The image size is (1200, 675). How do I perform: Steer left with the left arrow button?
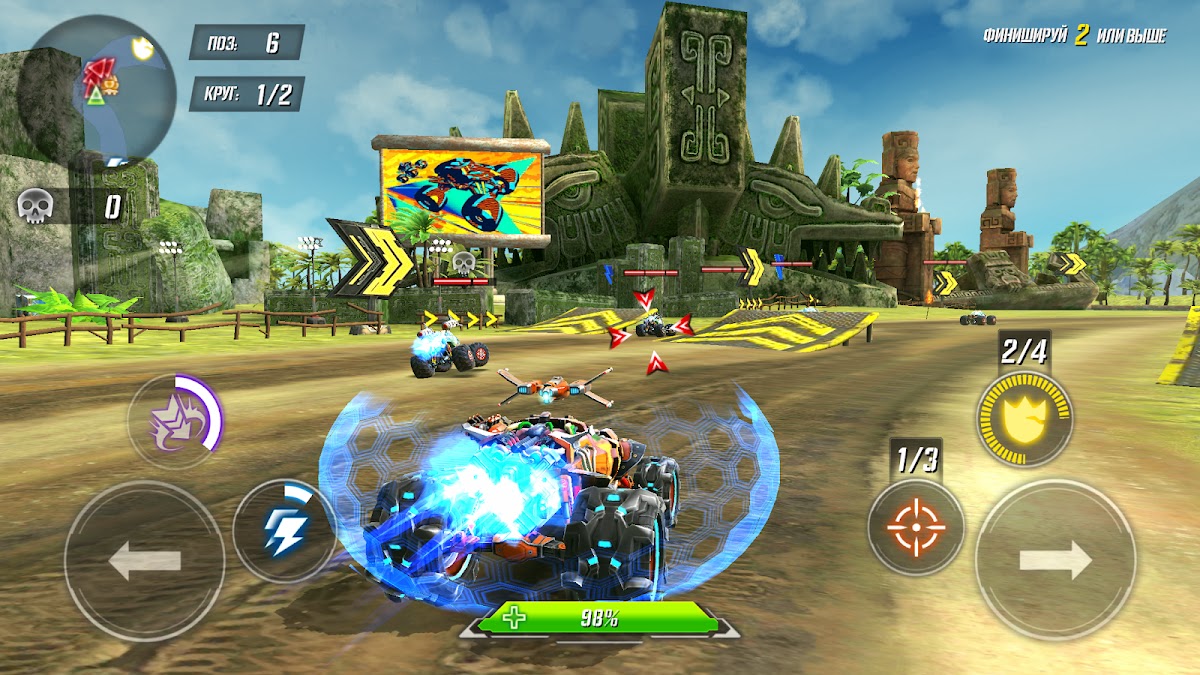pos(145,561)
